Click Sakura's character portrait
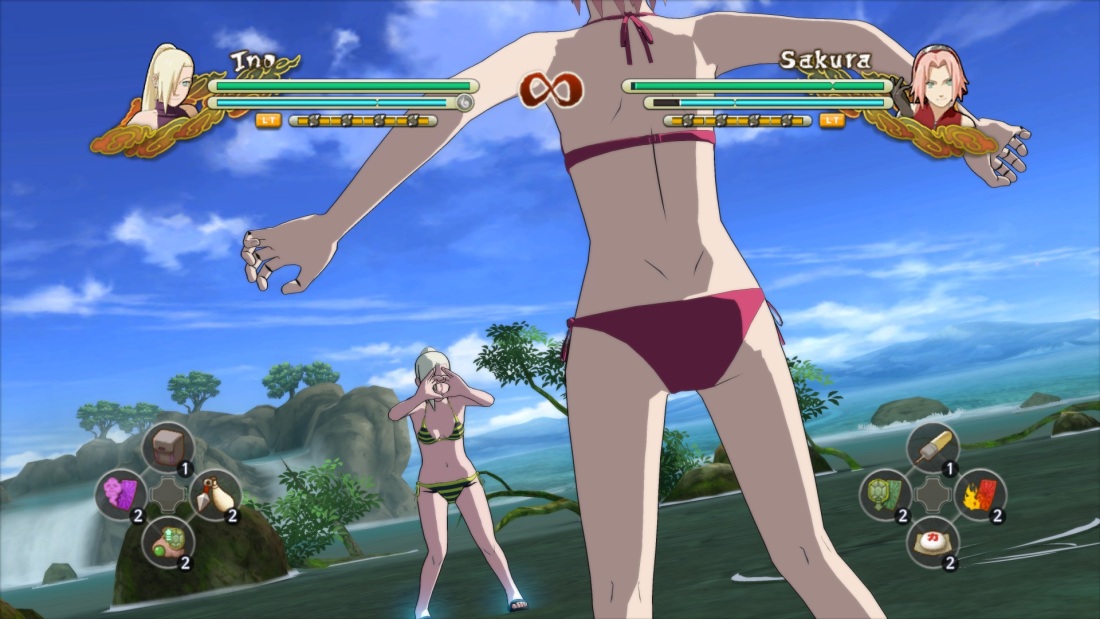Screen dimensions: 1100x619 pos(935,82)
